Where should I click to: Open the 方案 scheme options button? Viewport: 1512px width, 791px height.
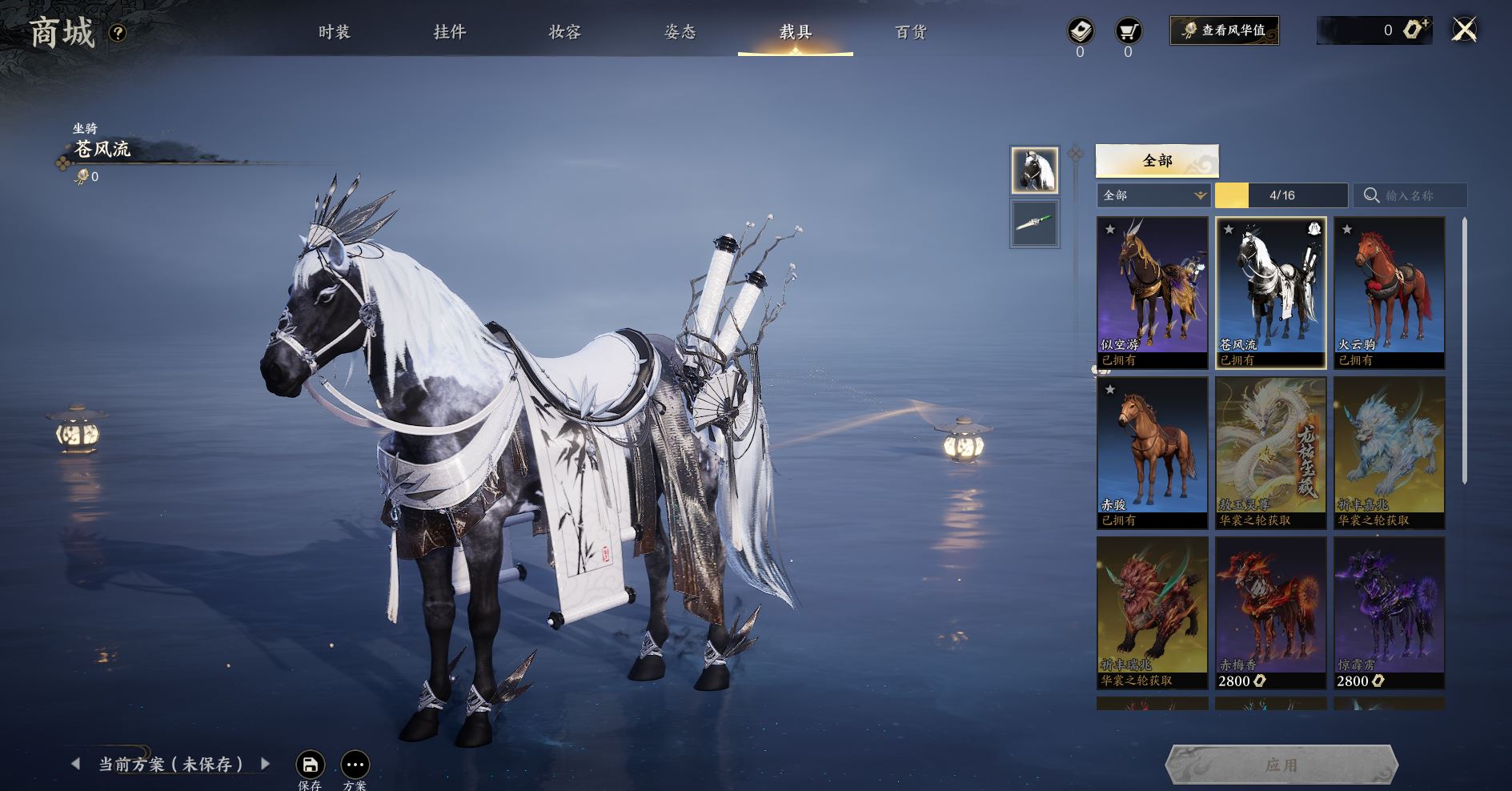coord(355,765)
